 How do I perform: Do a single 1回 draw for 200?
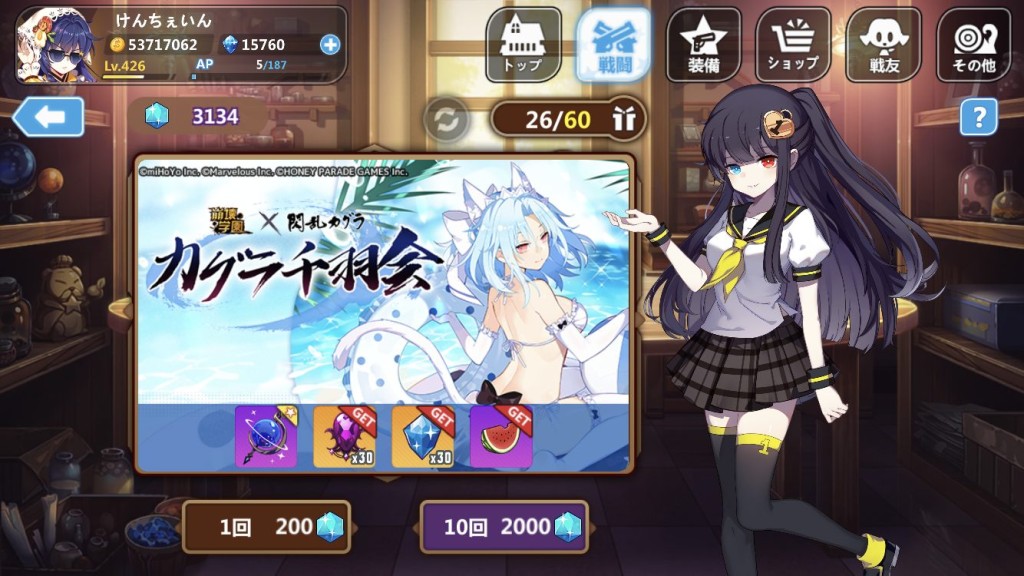(266, 527)
